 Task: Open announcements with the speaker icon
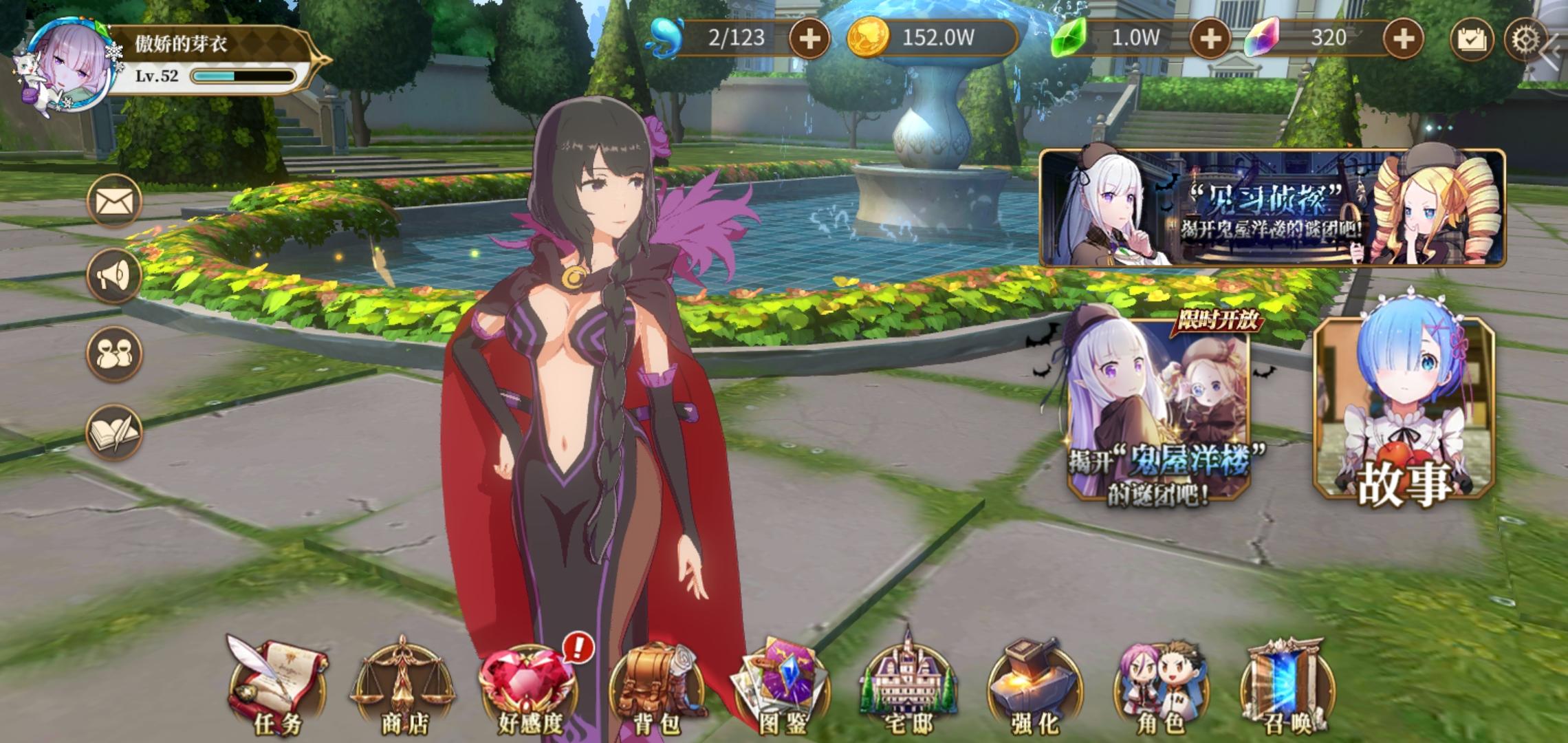[x=114, y=274]
